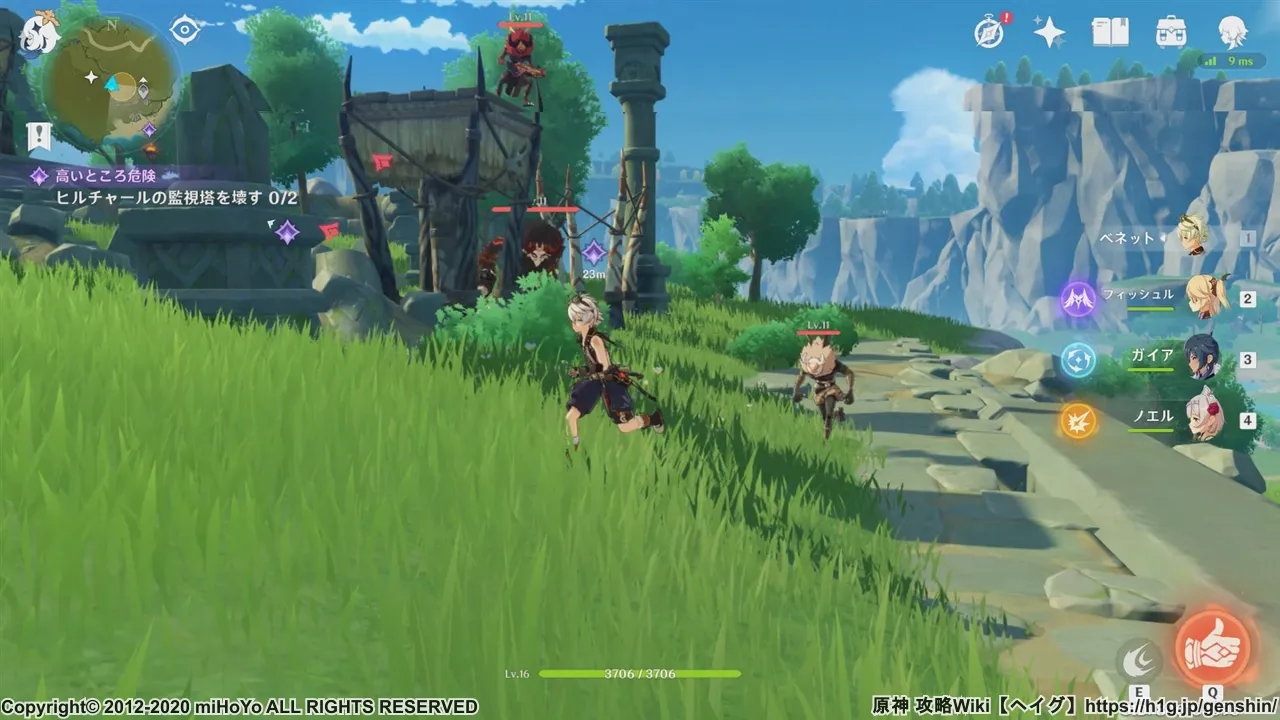Open the backpack inventory icon
The height and width of the screenshot is (720, 1280).
pos(1171,33)
